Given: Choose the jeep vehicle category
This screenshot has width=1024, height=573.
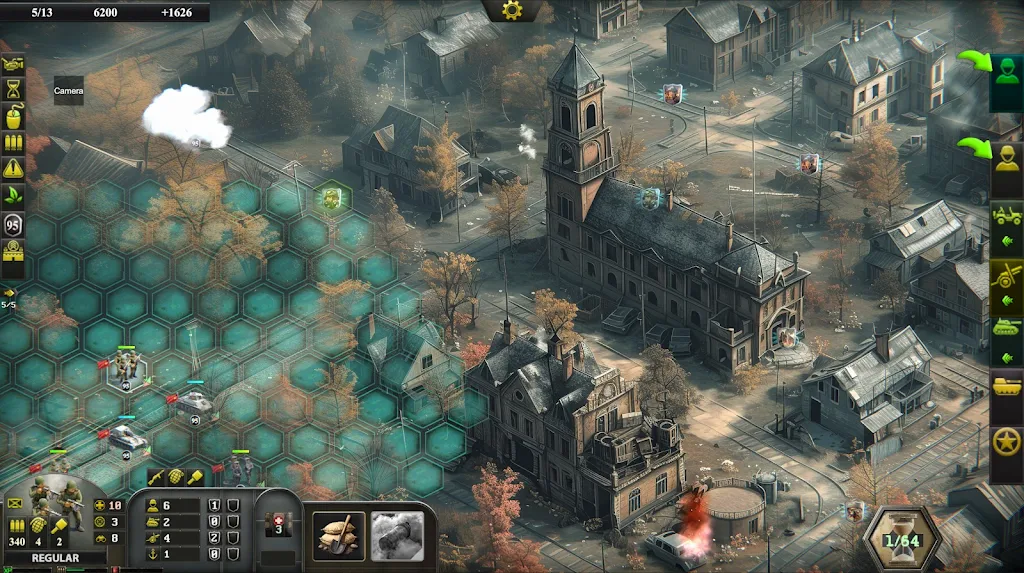Looking at the screenshot, I should [x=1006, y=215].
